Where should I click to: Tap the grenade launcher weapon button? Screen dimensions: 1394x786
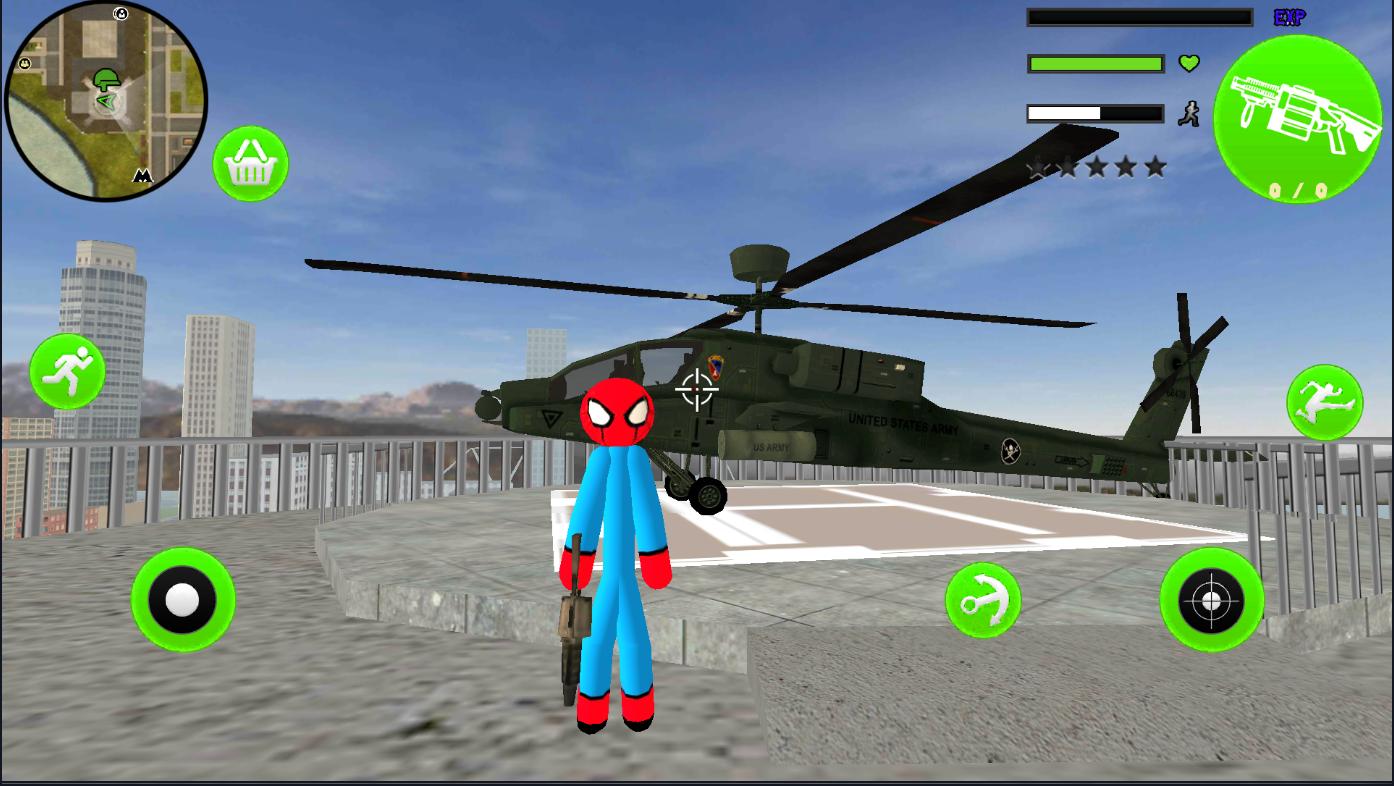coord(1300,117)
